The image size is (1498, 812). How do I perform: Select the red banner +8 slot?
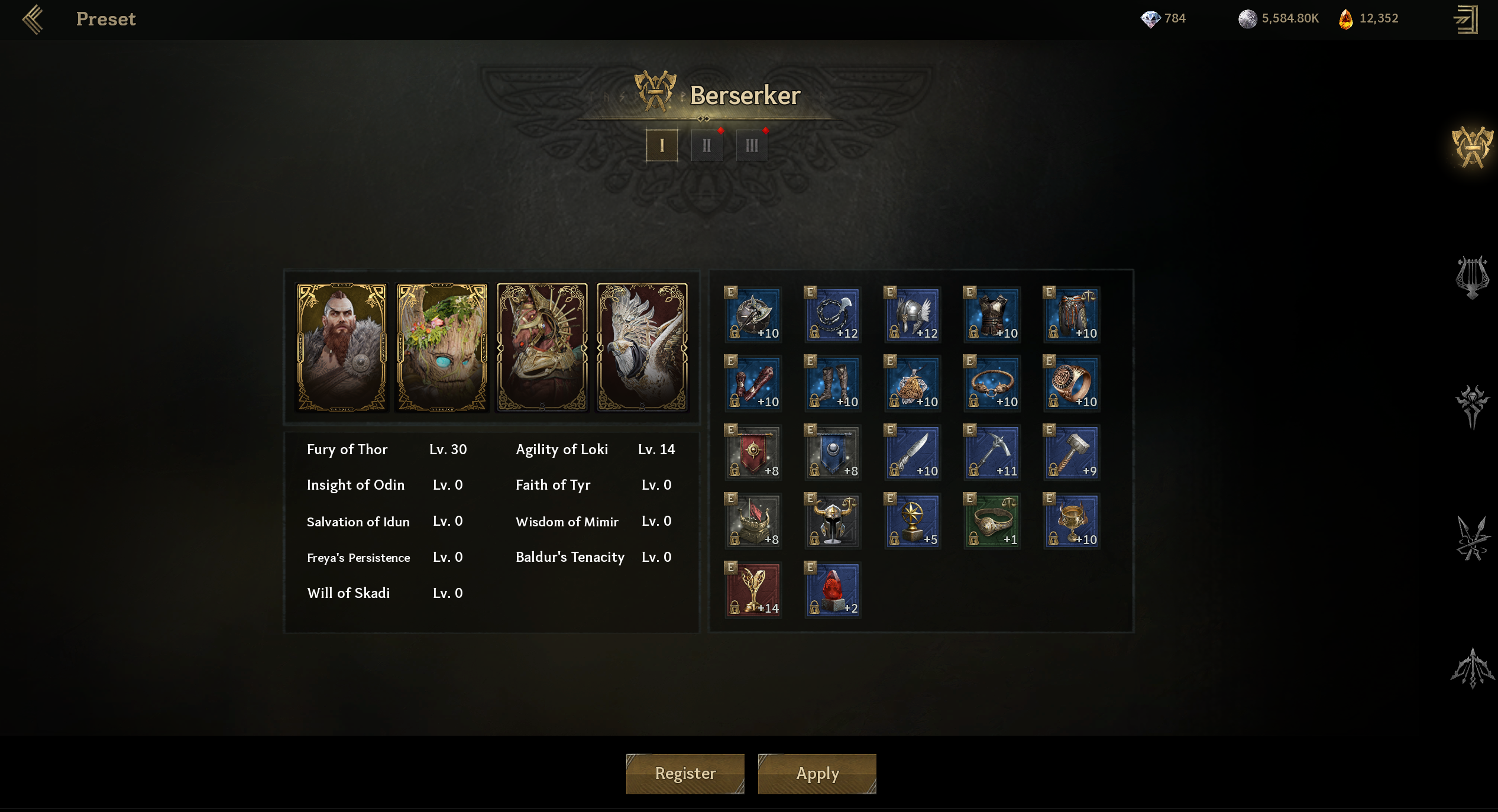753,452
